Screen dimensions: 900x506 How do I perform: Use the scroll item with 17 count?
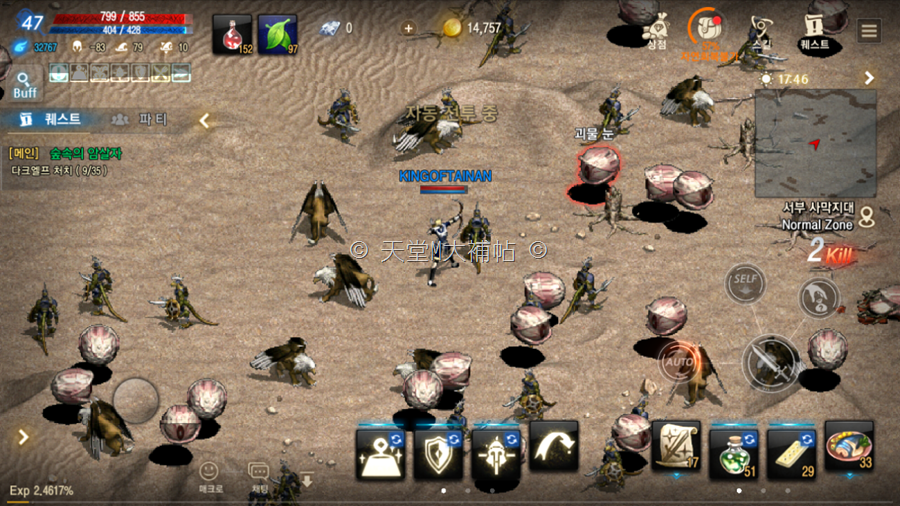coord(676,446)
